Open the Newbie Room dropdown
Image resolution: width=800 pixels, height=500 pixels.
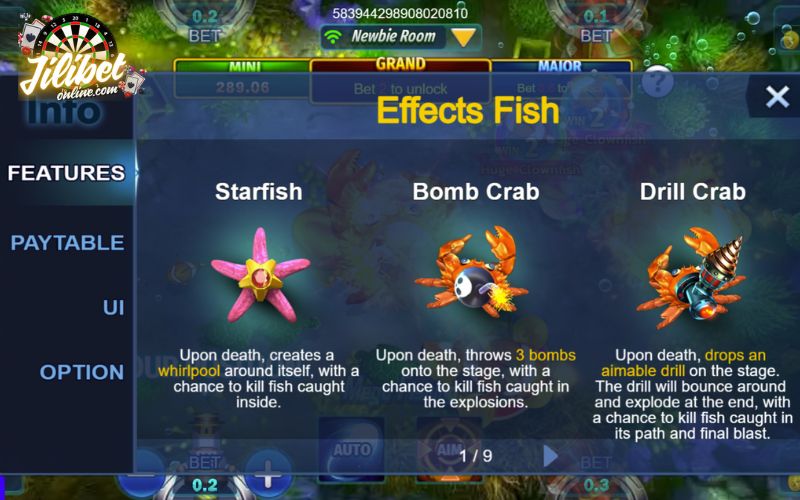pyautogui.click(x=463, y=37)
